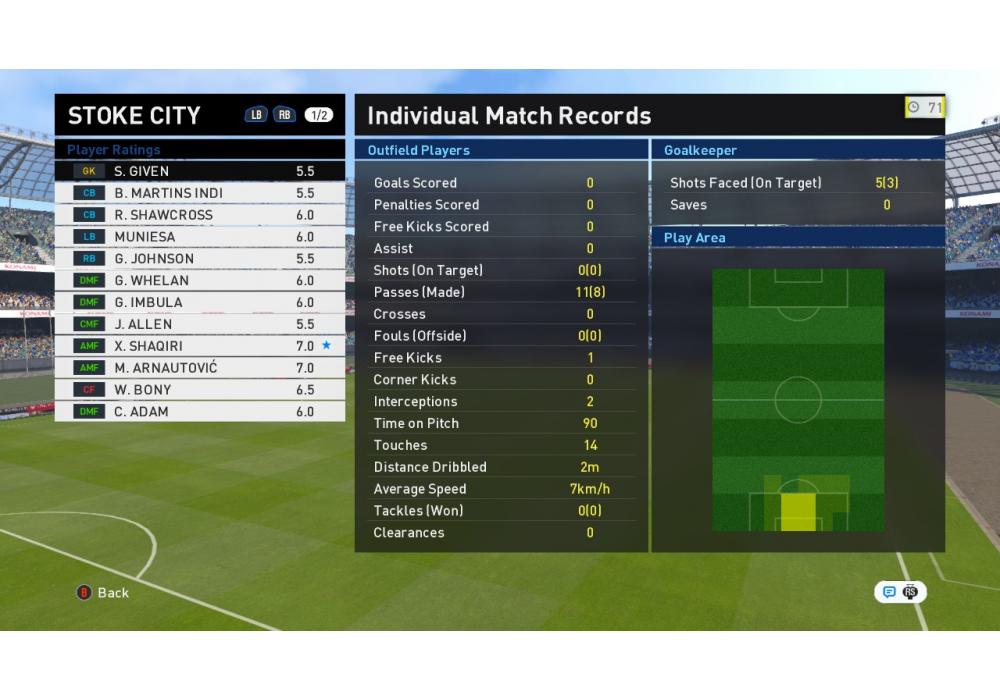Choose G. Whelan from player list
This screenshot has width=1000, height=700.
200,281
